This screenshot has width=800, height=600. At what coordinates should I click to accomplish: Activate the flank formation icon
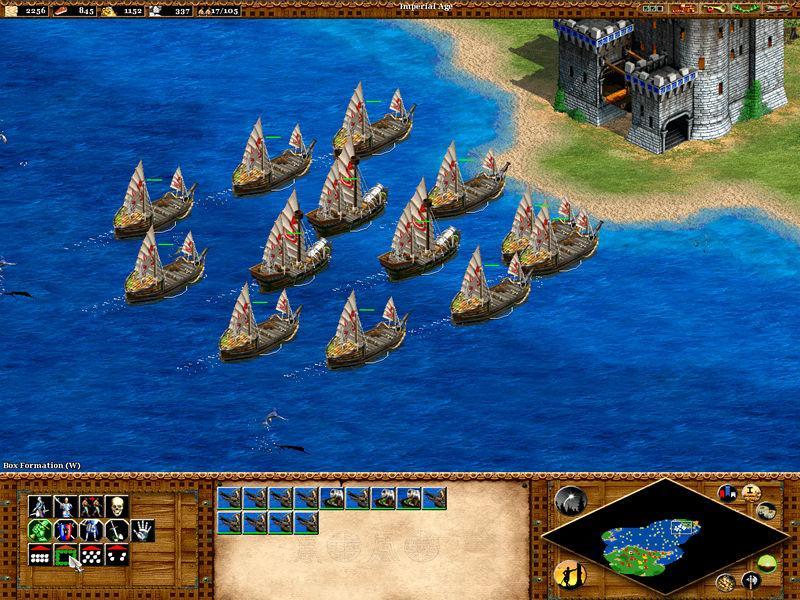tap(117, 554)
